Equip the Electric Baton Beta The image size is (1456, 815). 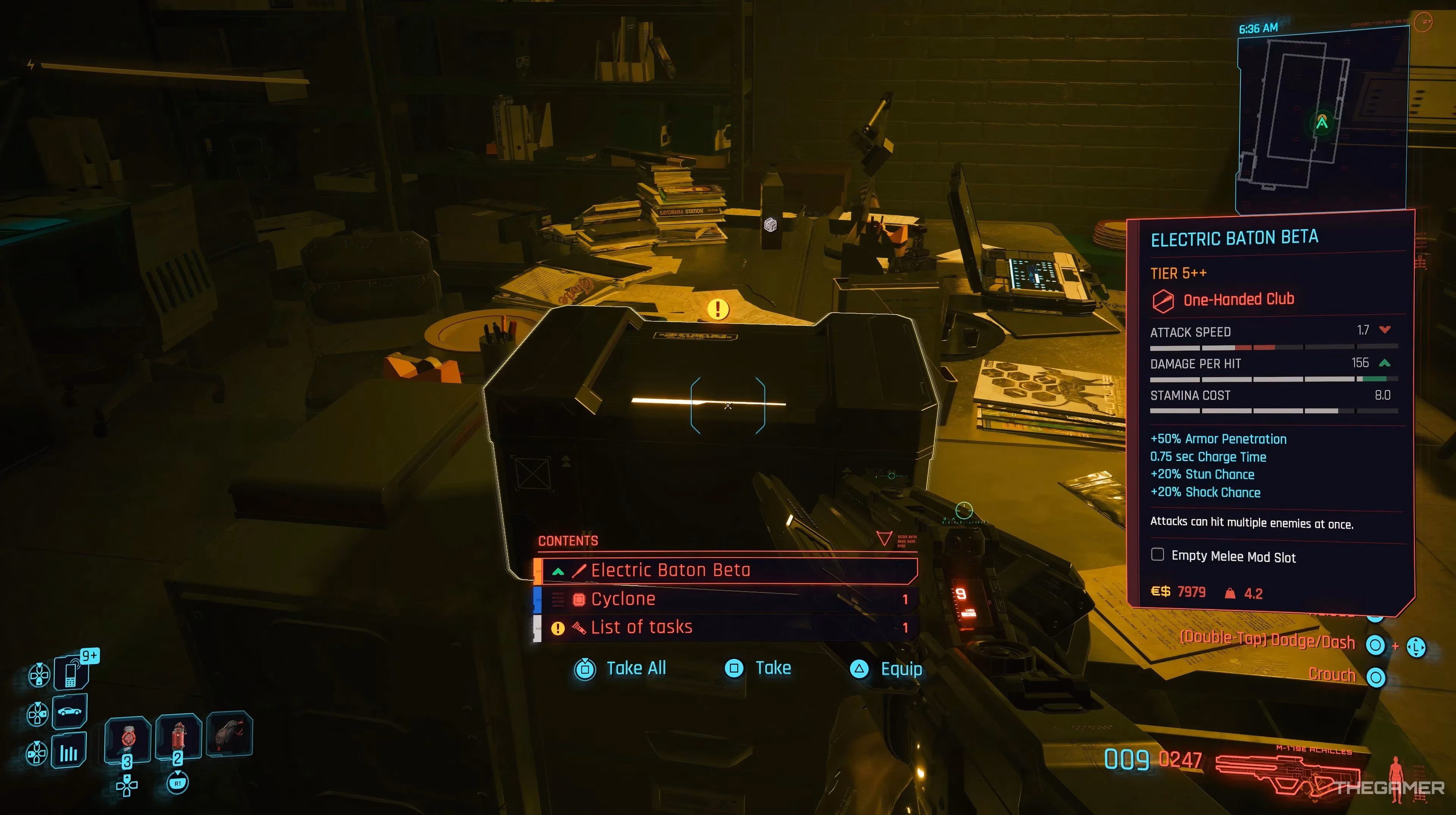[887, 669]
